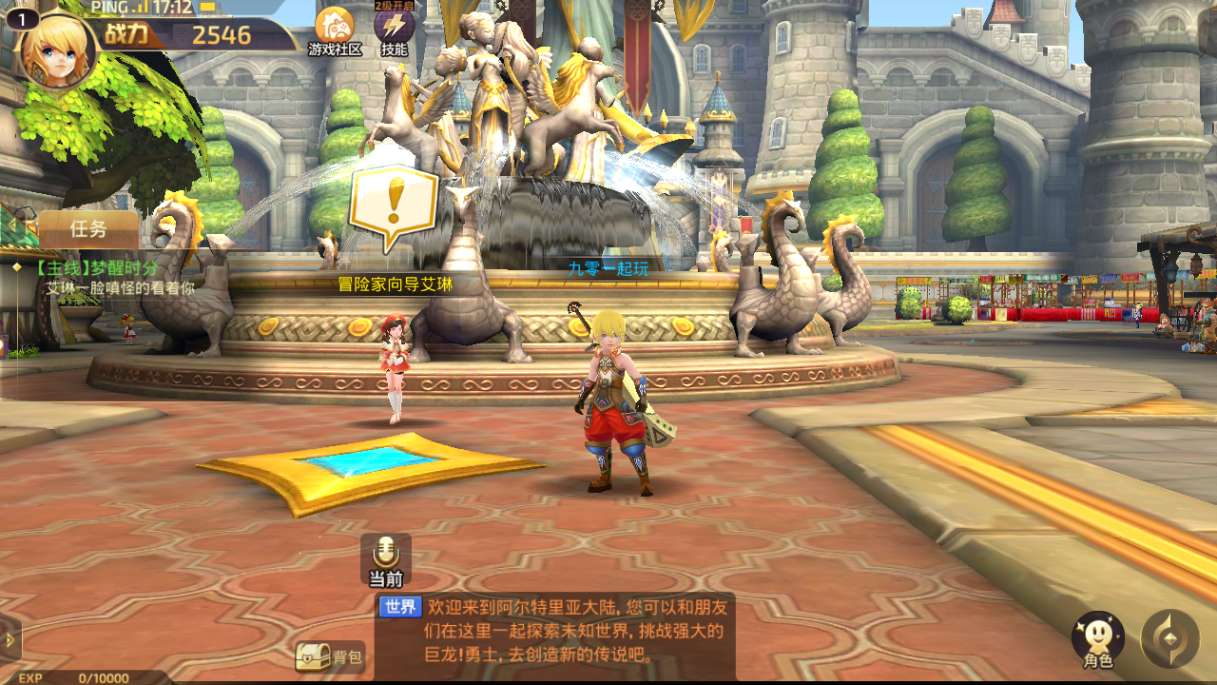Tap the 当前 microphone voice button
The width and height of the screenshot is (1217, 685).
[x=385, y=556]
